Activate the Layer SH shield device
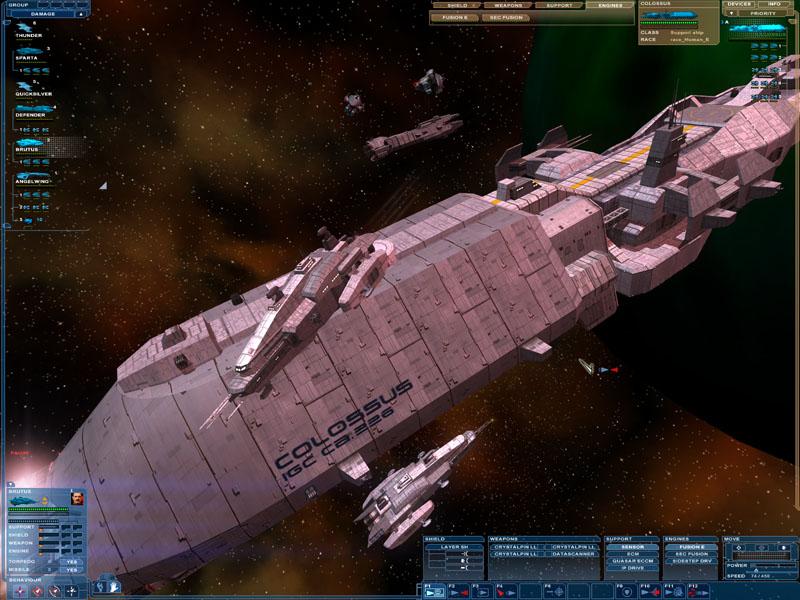The height and width of the screenshot is (600, 800). pos(455,547)
